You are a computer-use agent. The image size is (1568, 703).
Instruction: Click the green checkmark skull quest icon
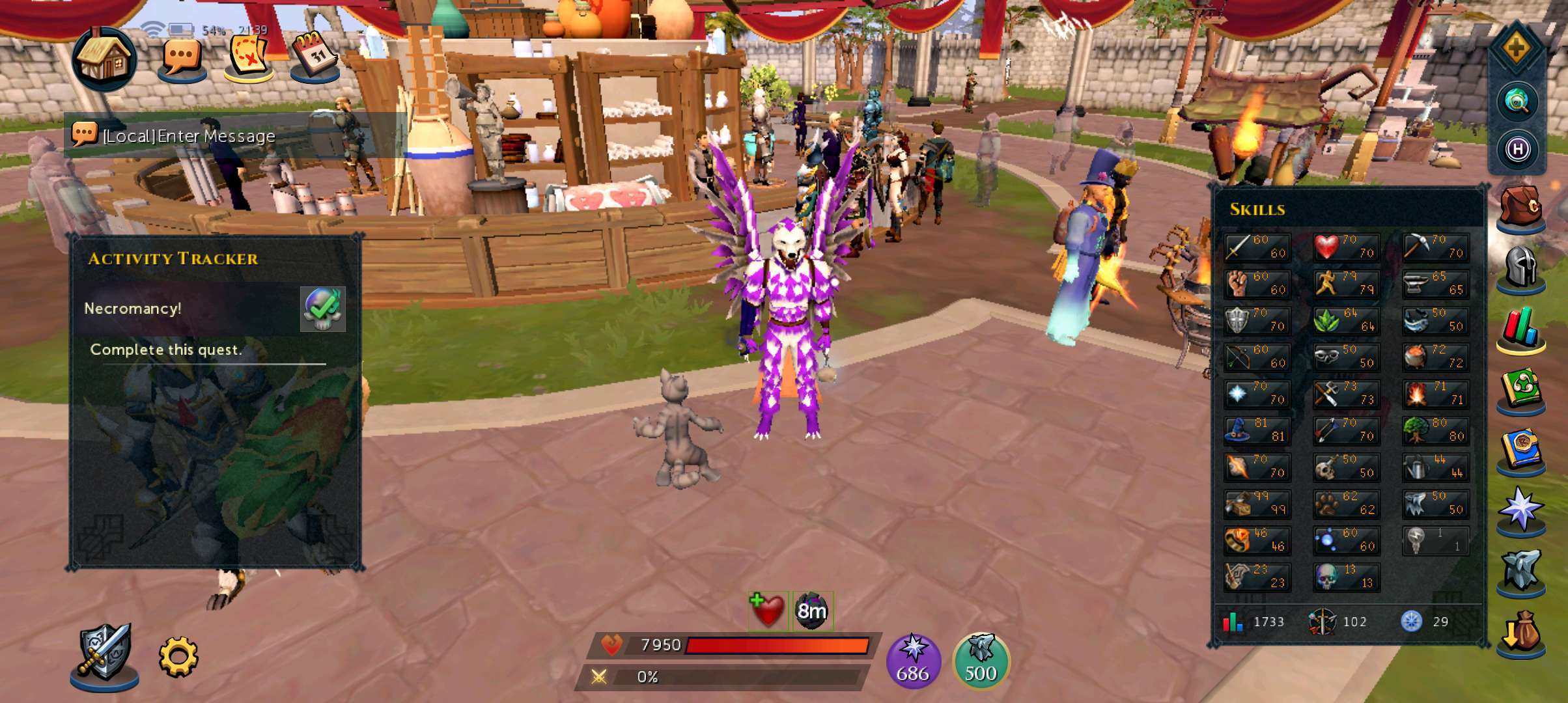[322, 309]
